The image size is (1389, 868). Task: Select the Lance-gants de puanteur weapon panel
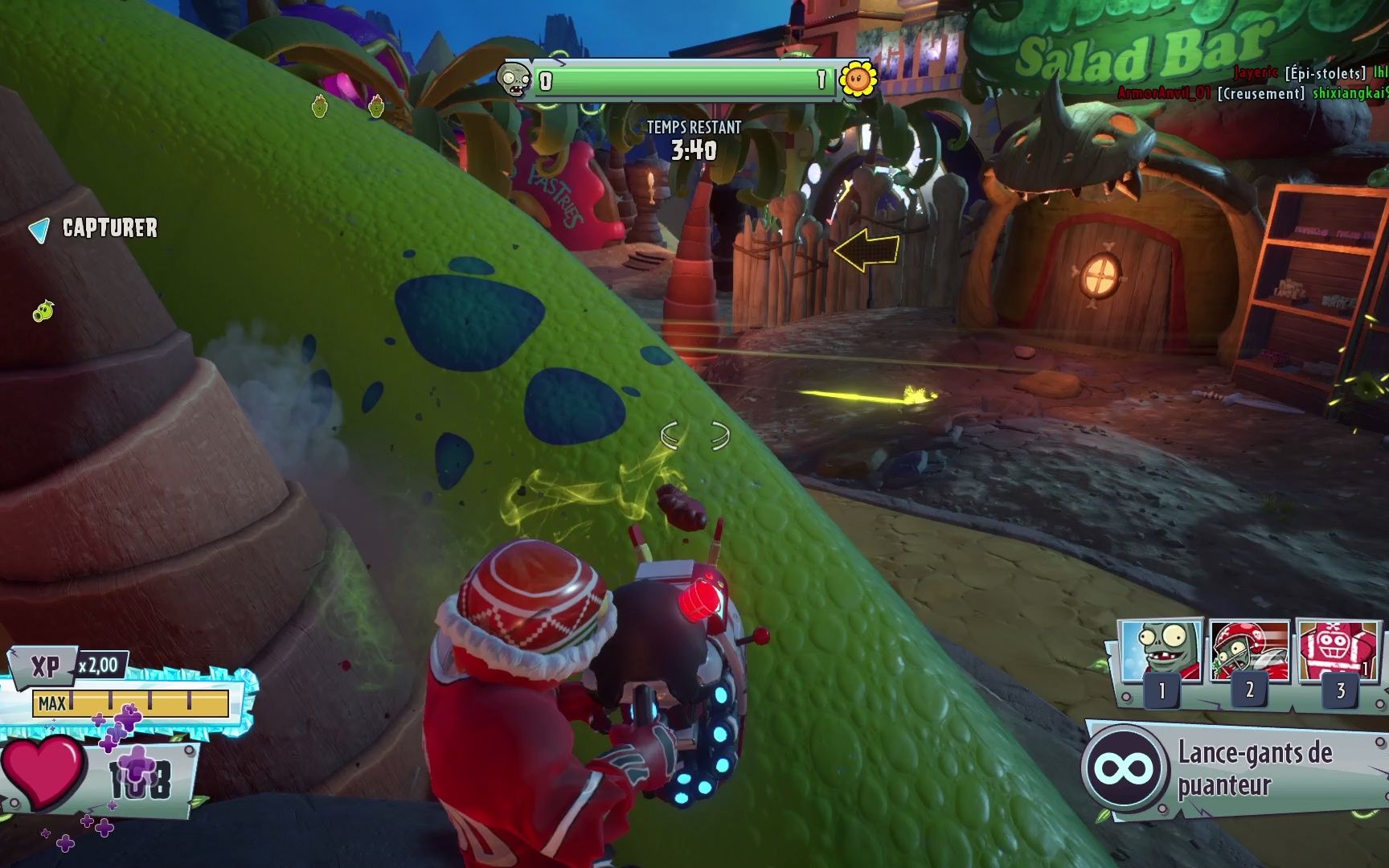[x=1254, y=768]
